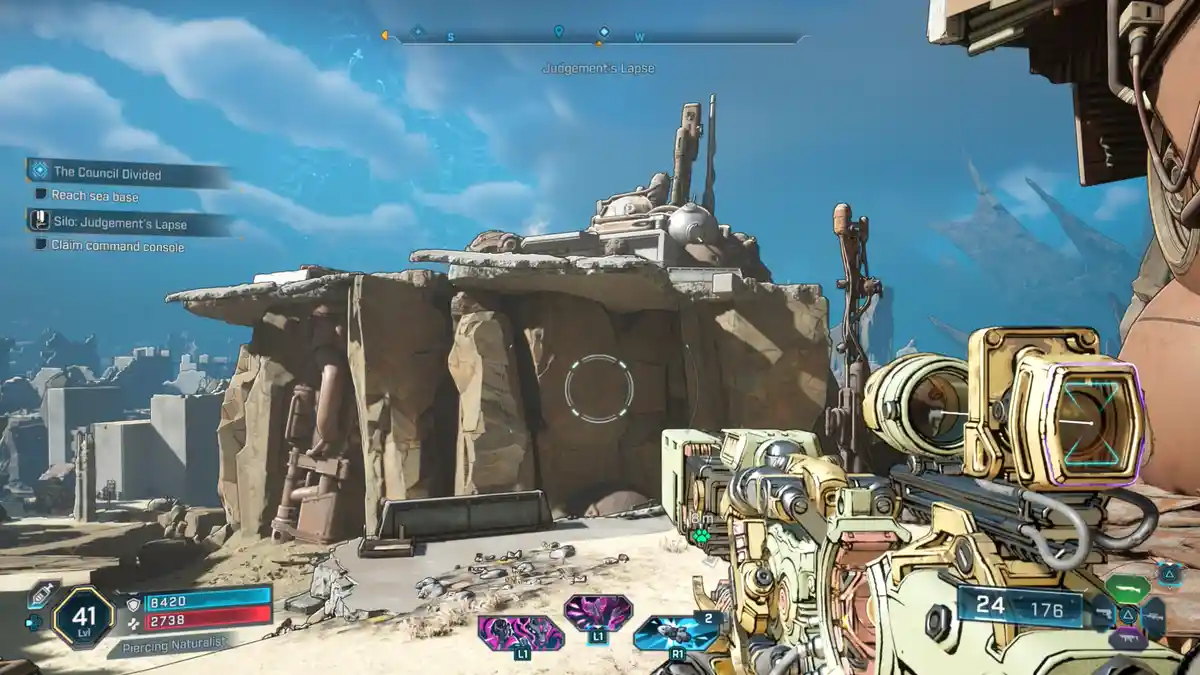This screenshot has height=675, width=1200.
Task: Select the green shotgun weapon slot
Action: click(1127, 588)
